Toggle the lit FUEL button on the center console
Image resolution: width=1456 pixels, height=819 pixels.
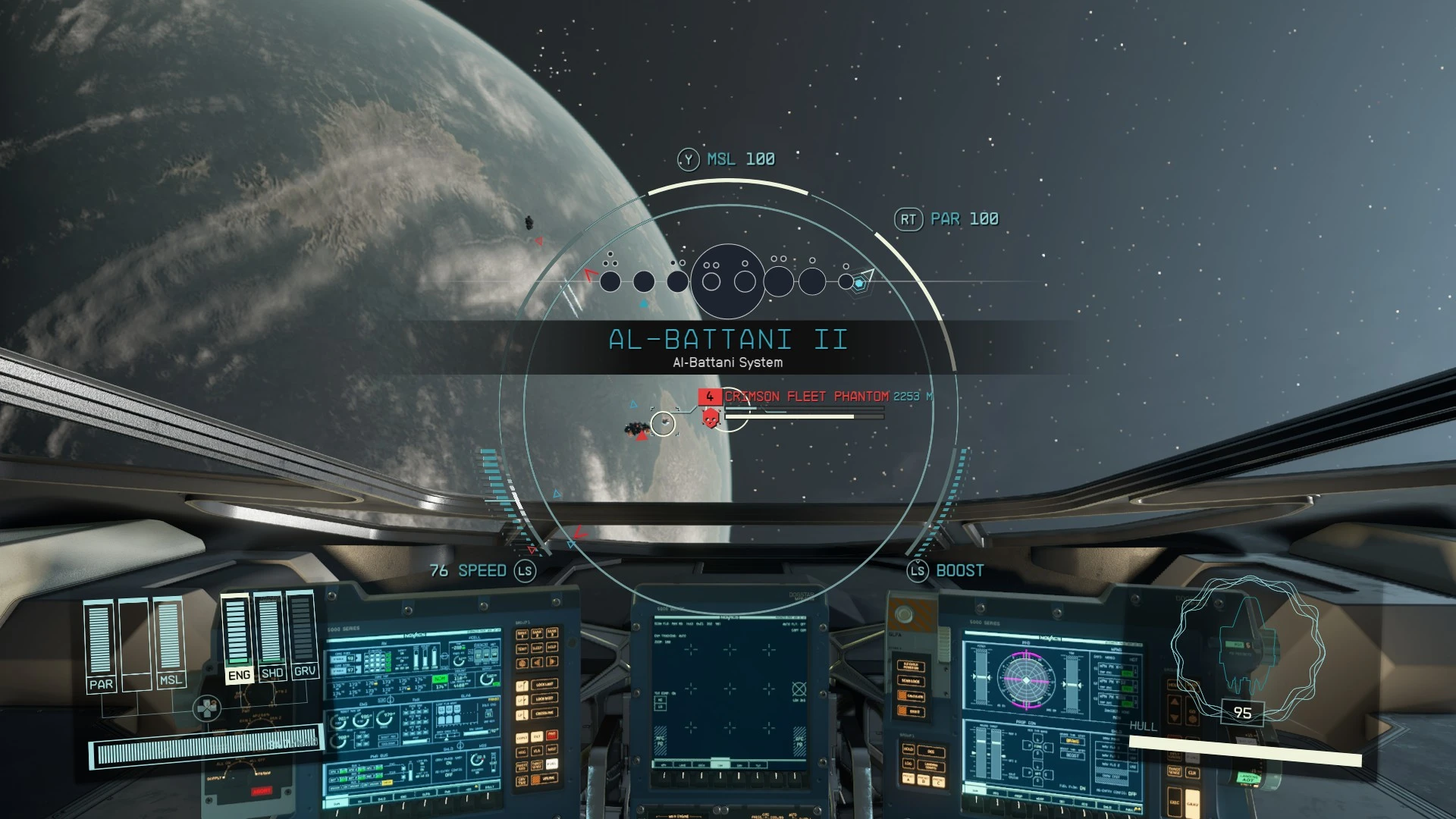tap(552, 763)
